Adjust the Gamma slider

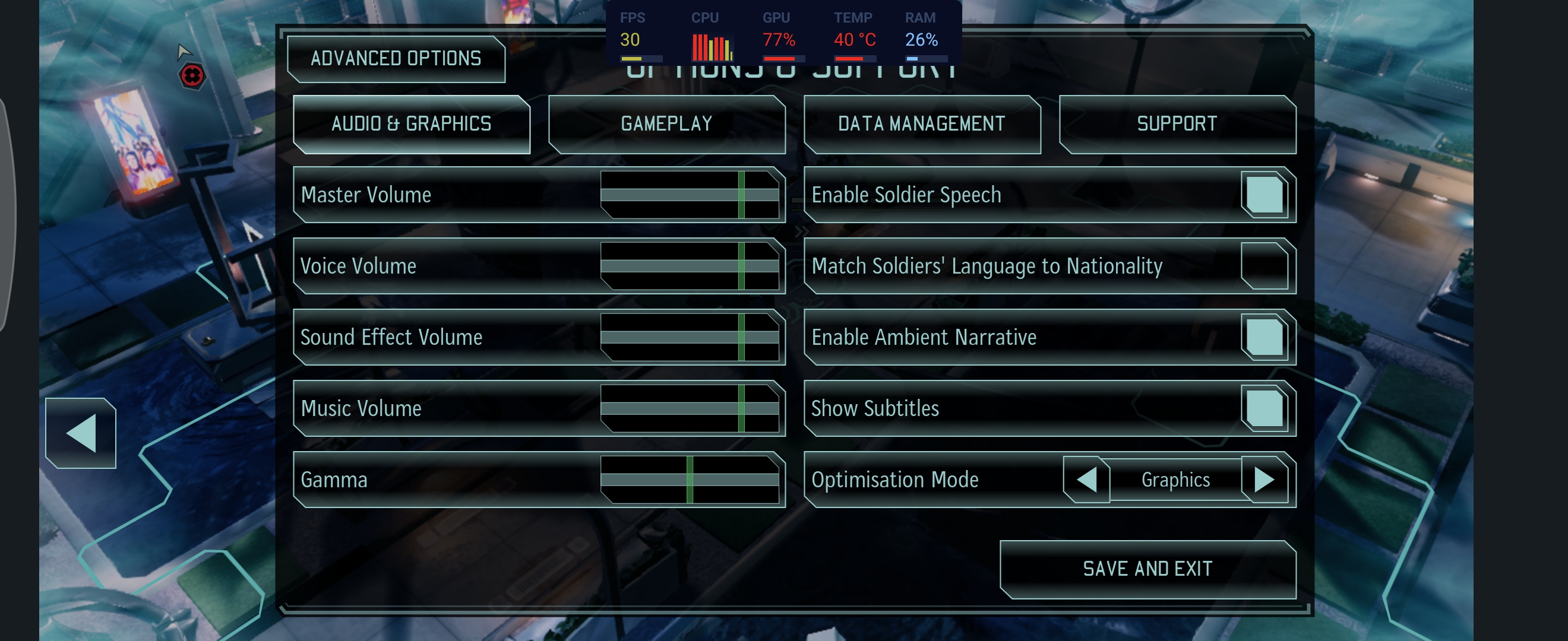tap(689, 479)
